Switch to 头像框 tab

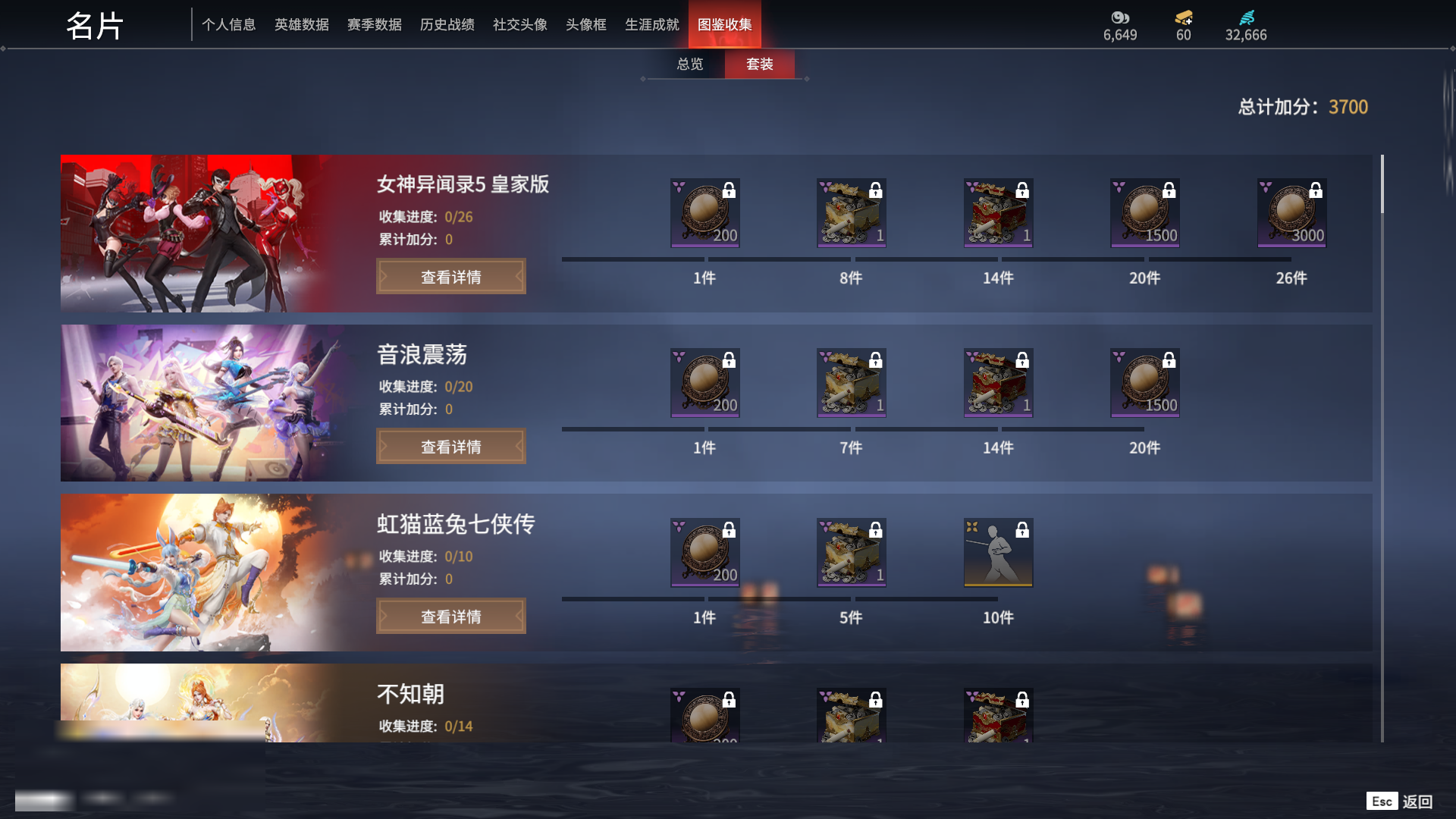(585, 25)
